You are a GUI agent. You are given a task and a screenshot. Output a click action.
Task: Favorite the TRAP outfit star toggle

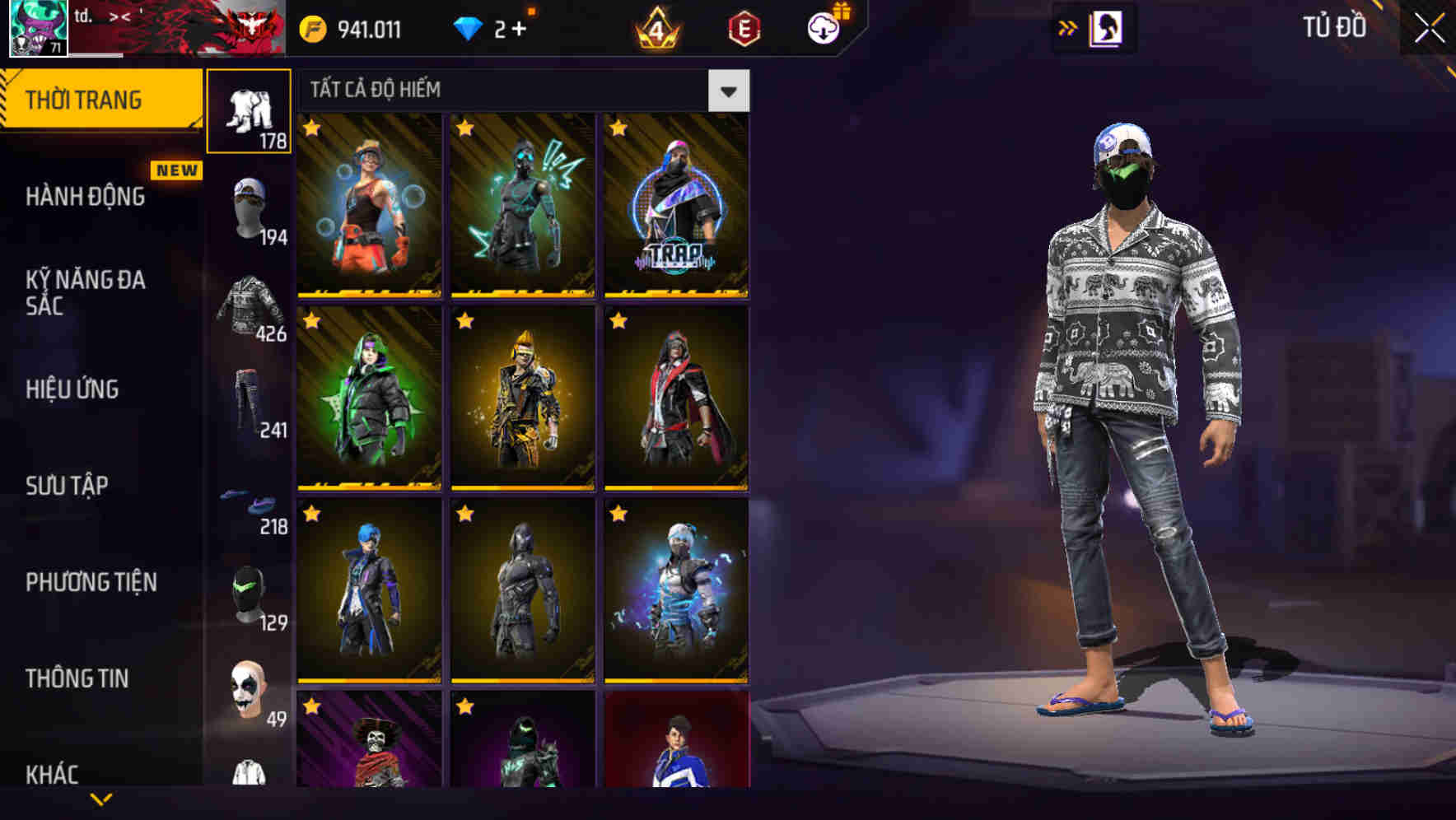point(618,129)
